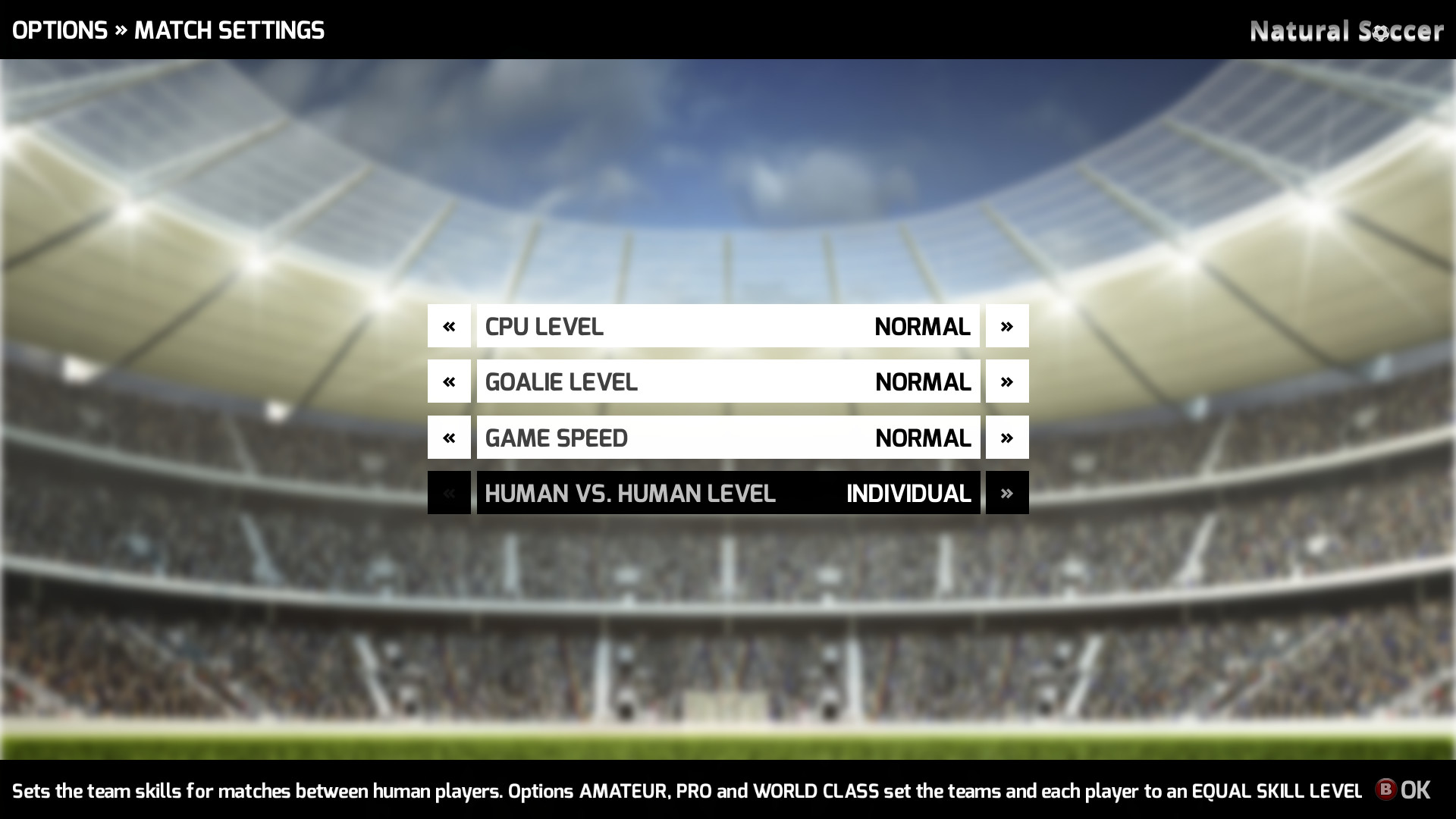Click the left arrow for GAME SPEED
This screenshot has width=1456, height=819.
pos(449,437)
